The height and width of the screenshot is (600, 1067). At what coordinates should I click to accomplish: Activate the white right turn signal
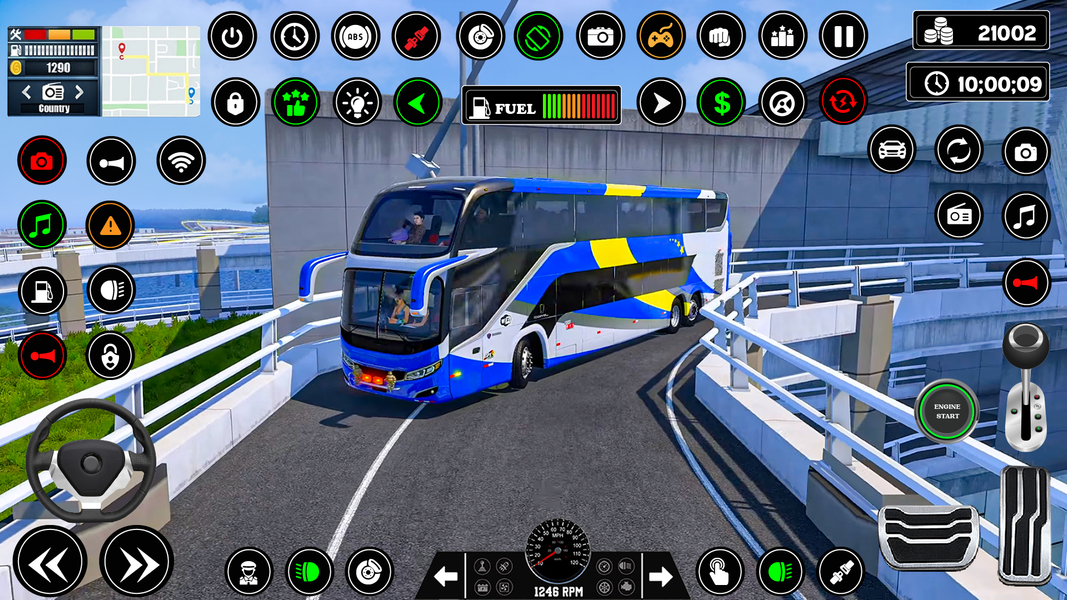coord(660,102)
